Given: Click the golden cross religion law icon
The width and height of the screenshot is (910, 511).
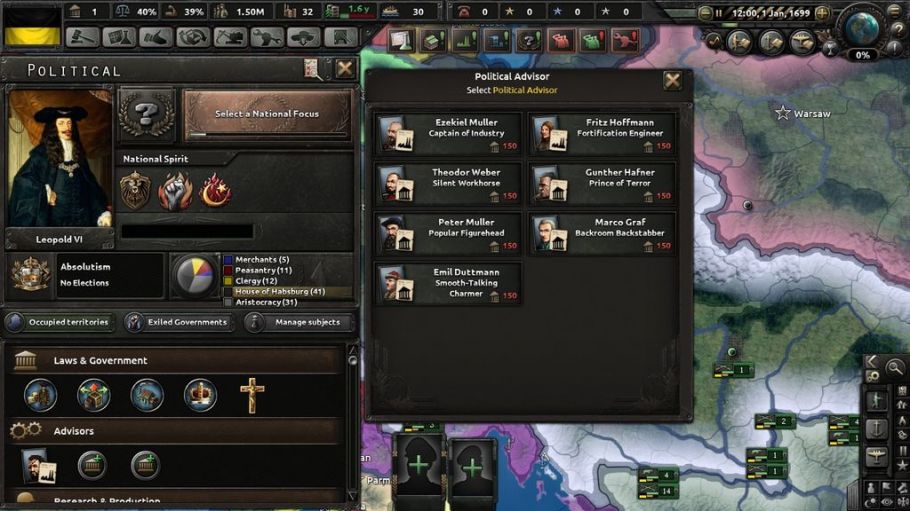Looking at the screenshot, I should (x=252, y=395).
